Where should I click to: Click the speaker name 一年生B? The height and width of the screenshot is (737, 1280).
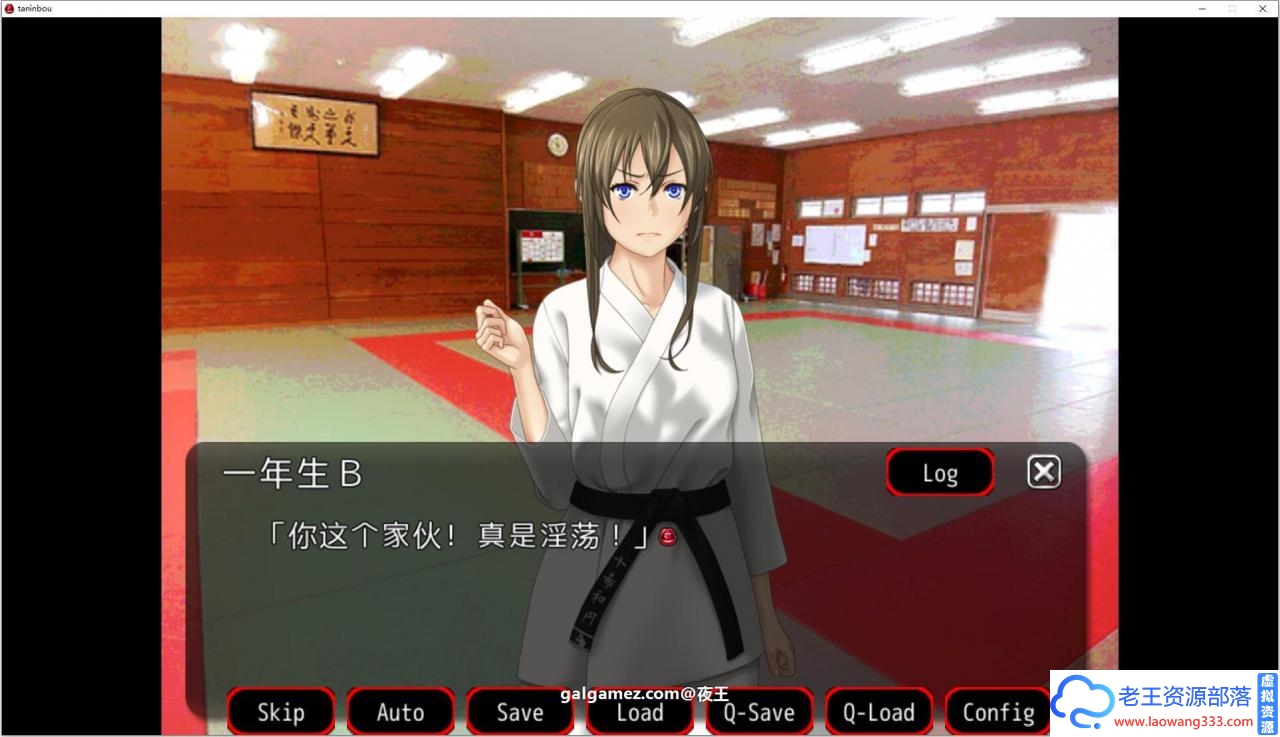291,473
